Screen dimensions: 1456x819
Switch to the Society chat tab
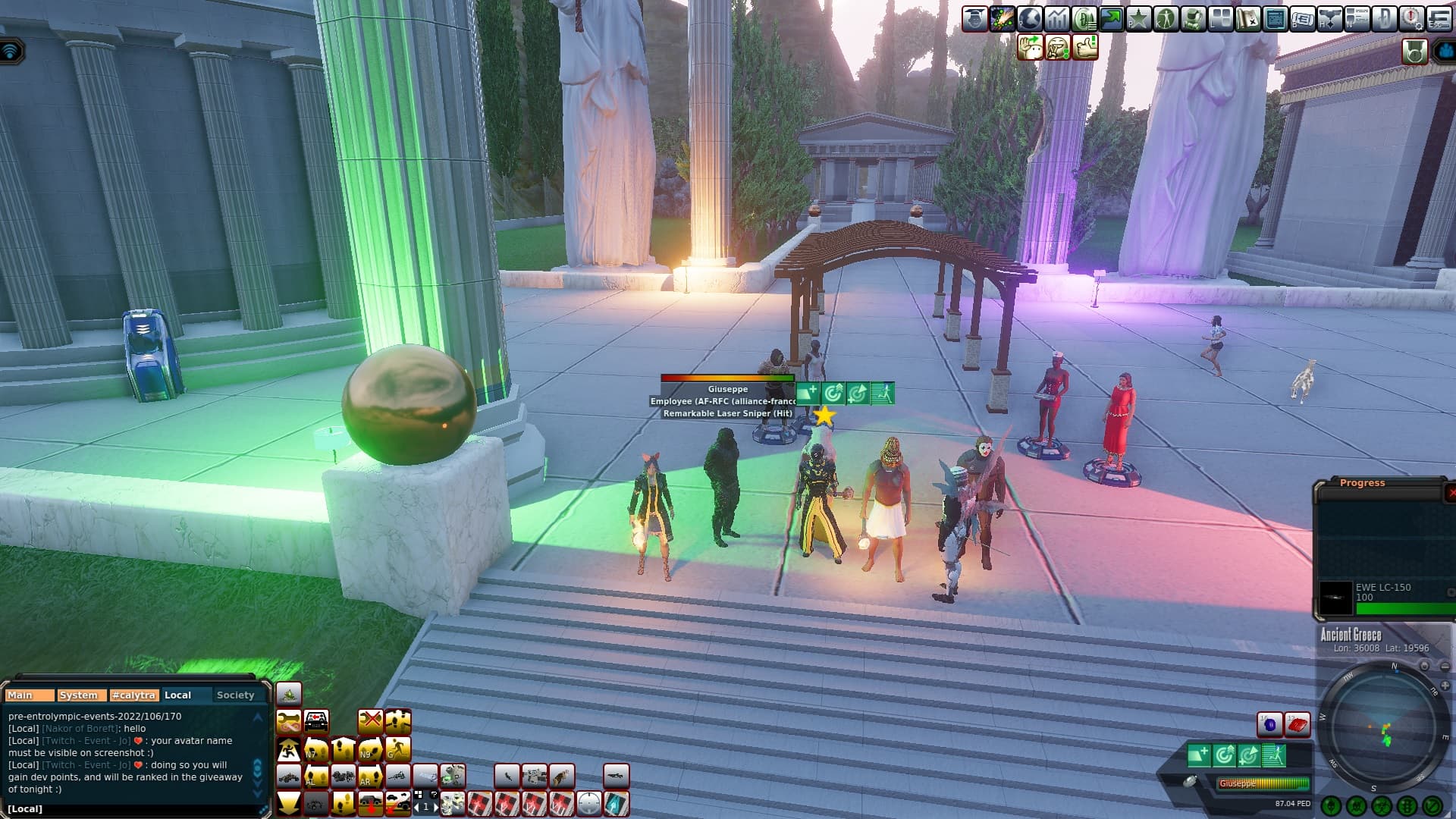[235, 695]
